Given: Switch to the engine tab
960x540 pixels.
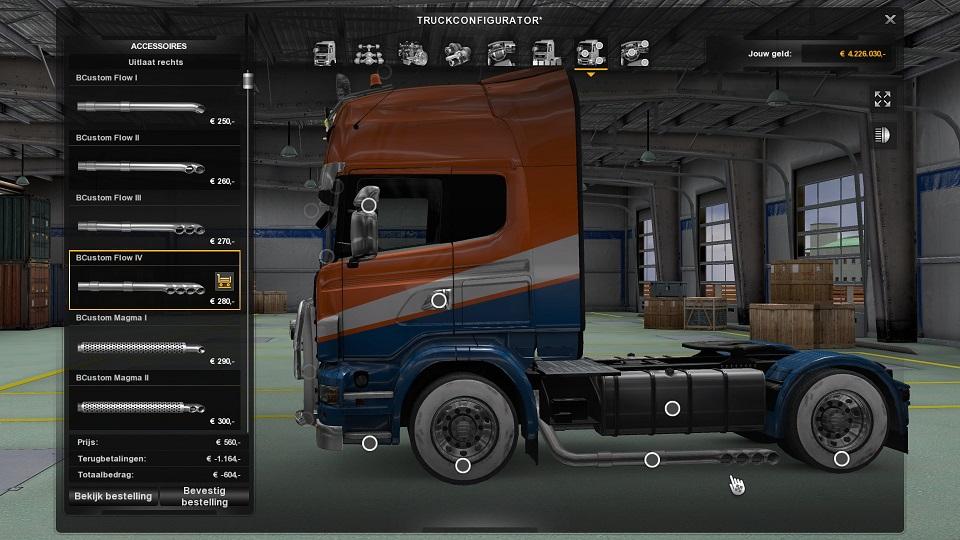Looking at the screenshot, I should coord(412,52).
